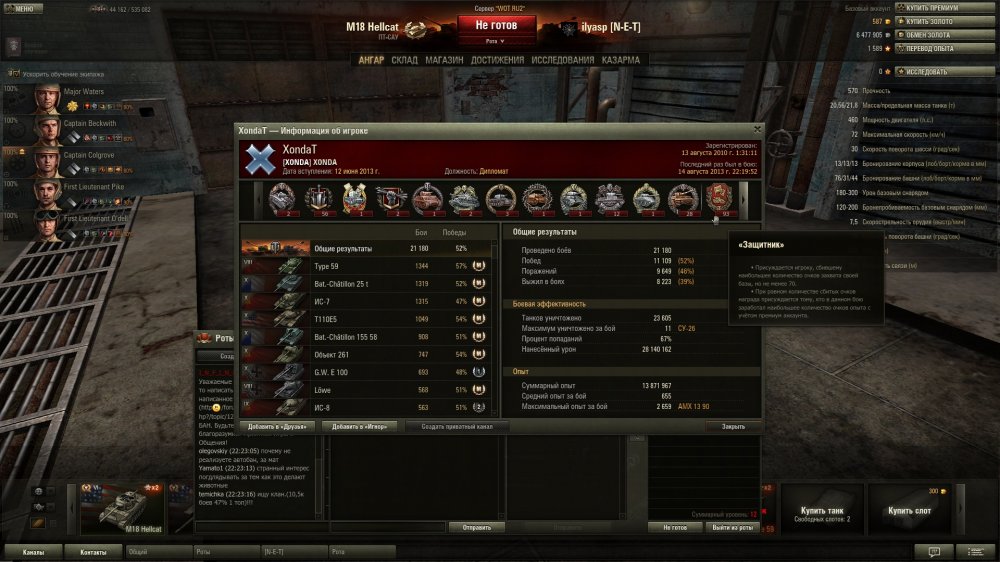Click «Добавить в «Друзья»» button

277,426
